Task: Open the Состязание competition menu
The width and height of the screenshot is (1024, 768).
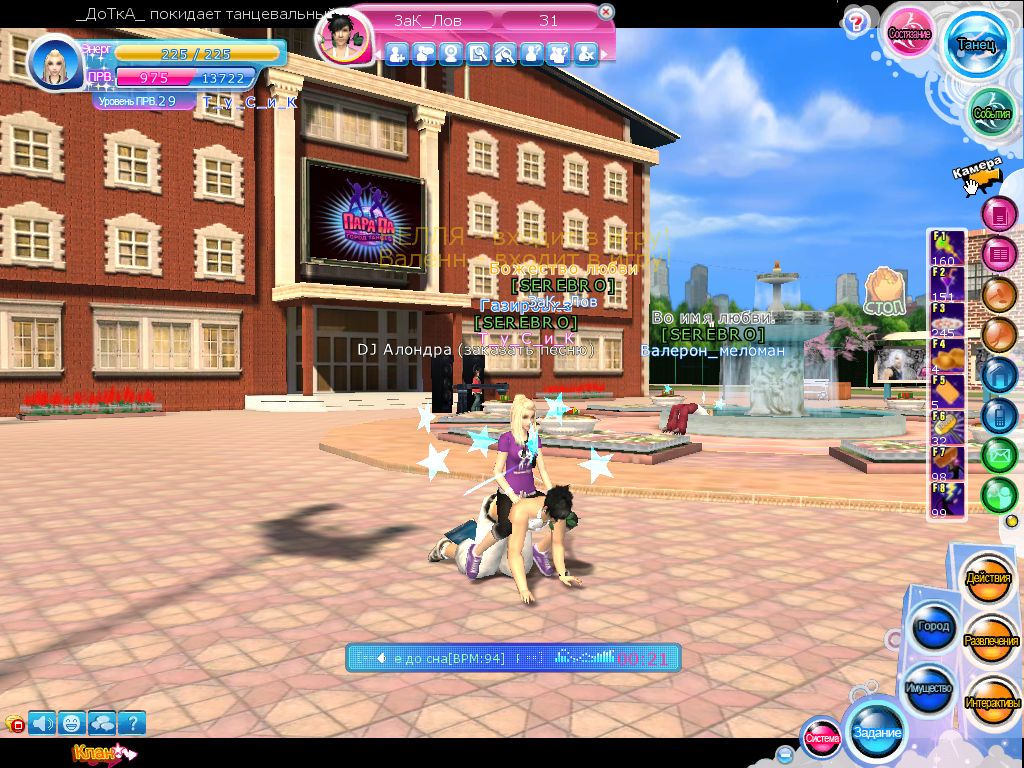Action: coord(911,34)
